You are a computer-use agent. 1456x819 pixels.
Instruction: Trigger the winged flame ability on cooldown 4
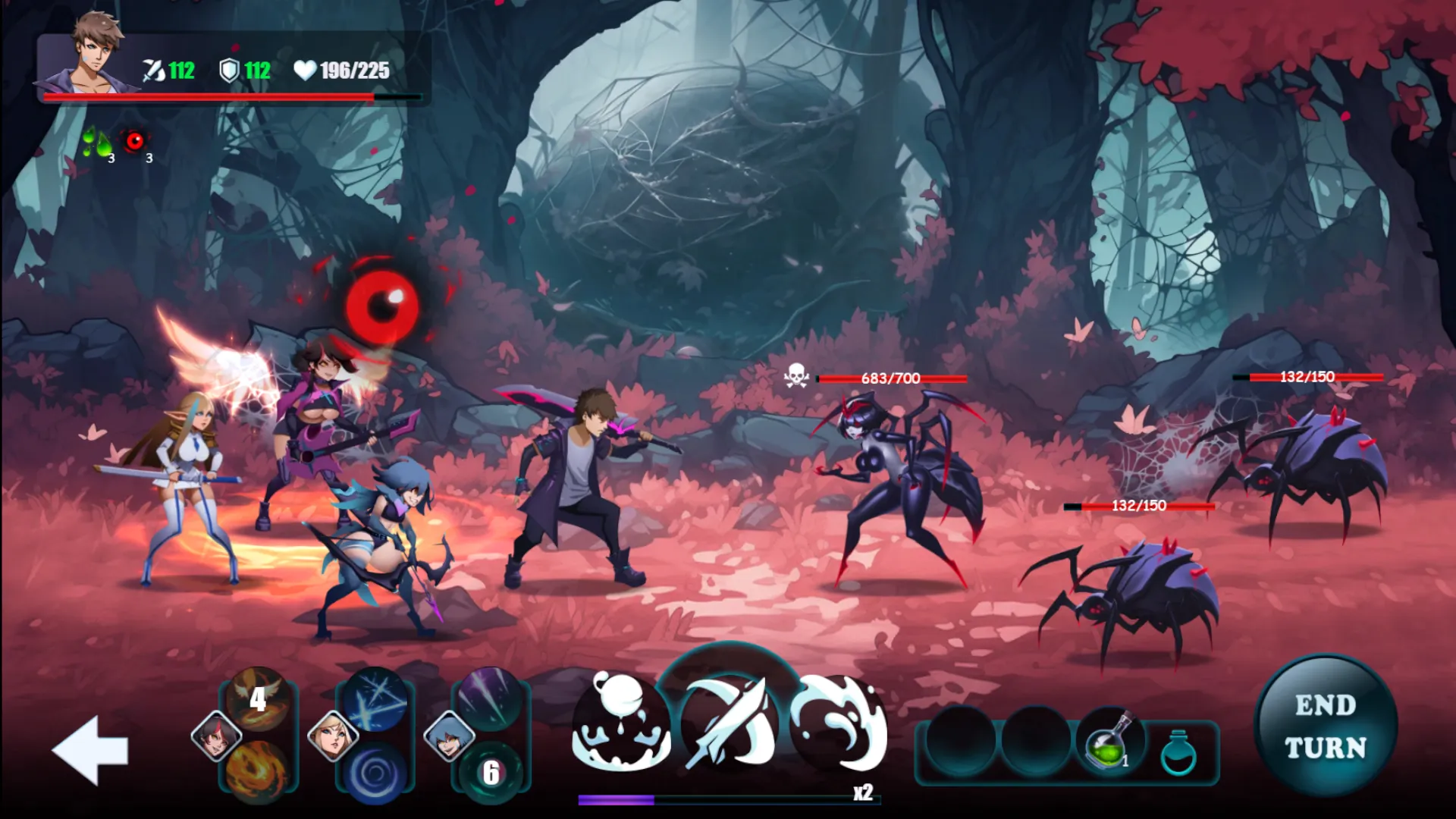pyautogui.click(x=258, y=698)
